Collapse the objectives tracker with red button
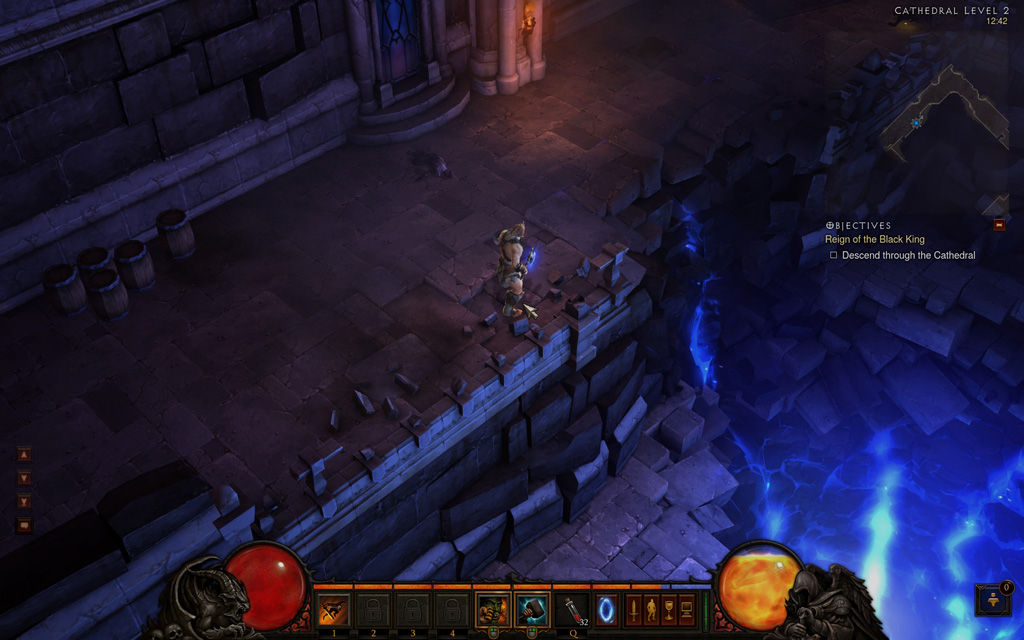The height and width of the screenshot is (640, 1024). pyautogui.click(x=999, y=225)
